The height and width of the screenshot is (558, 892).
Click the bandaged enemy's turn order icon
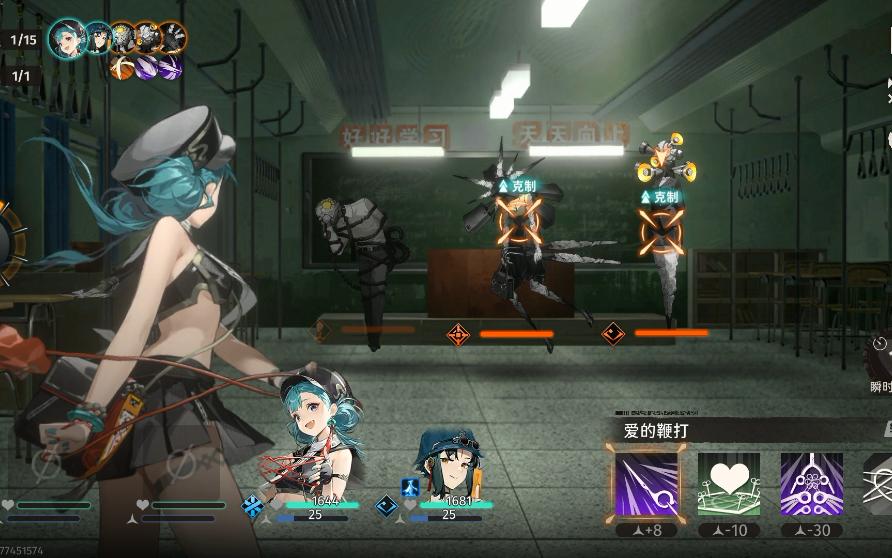click(123, 38)
